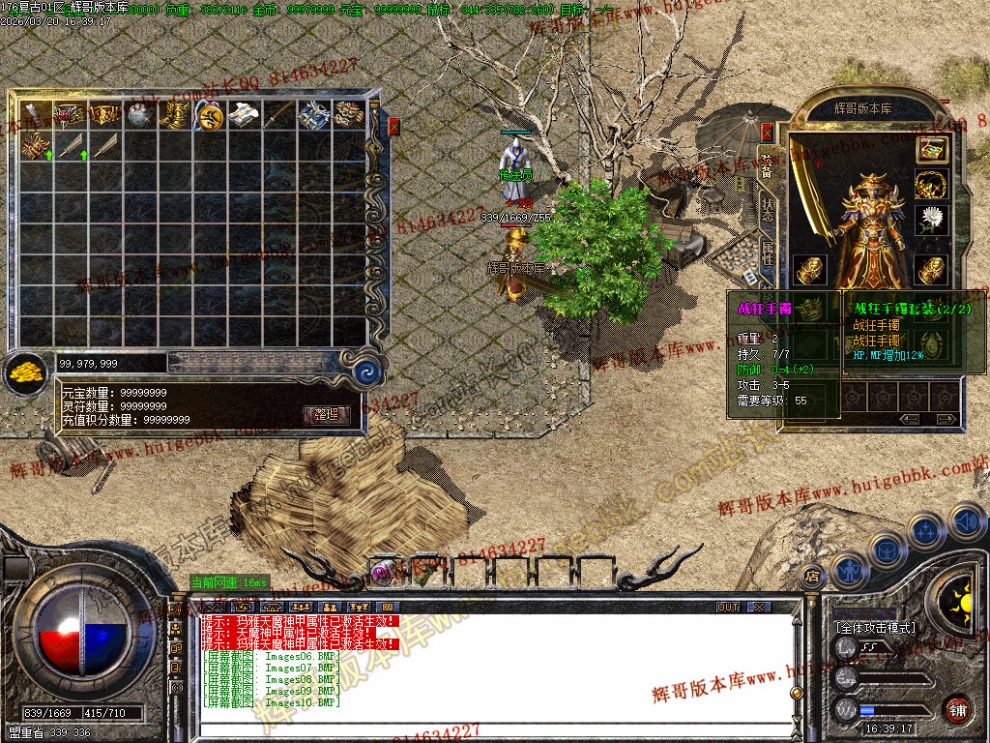Image resolution: width=990 pixels, height=743 pixels.
Task: Select the blue armor item in the bag
Action: click(x=313, y=115)
